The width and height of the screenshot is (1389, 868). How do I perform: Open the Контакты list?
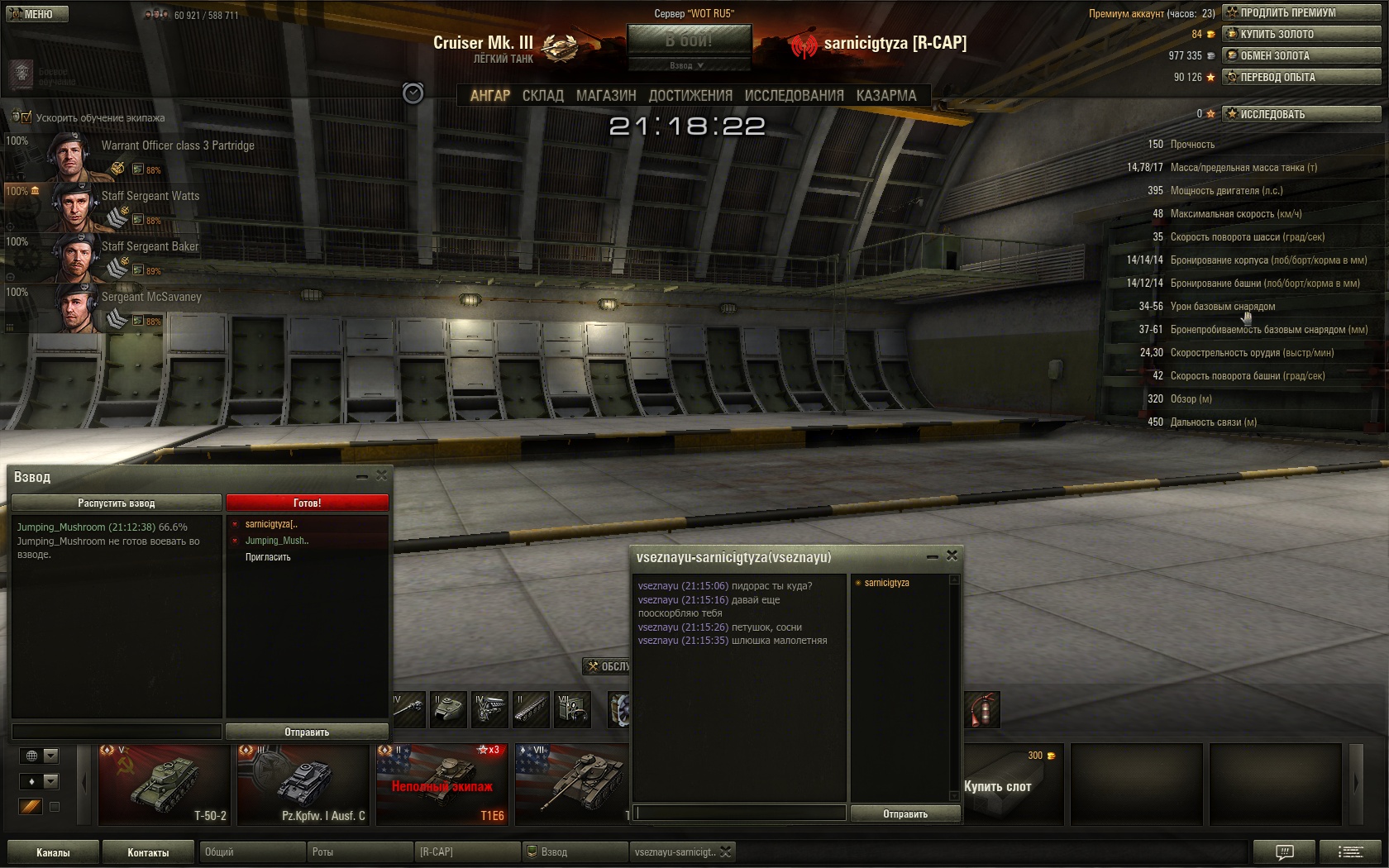(x=148, y=852)
